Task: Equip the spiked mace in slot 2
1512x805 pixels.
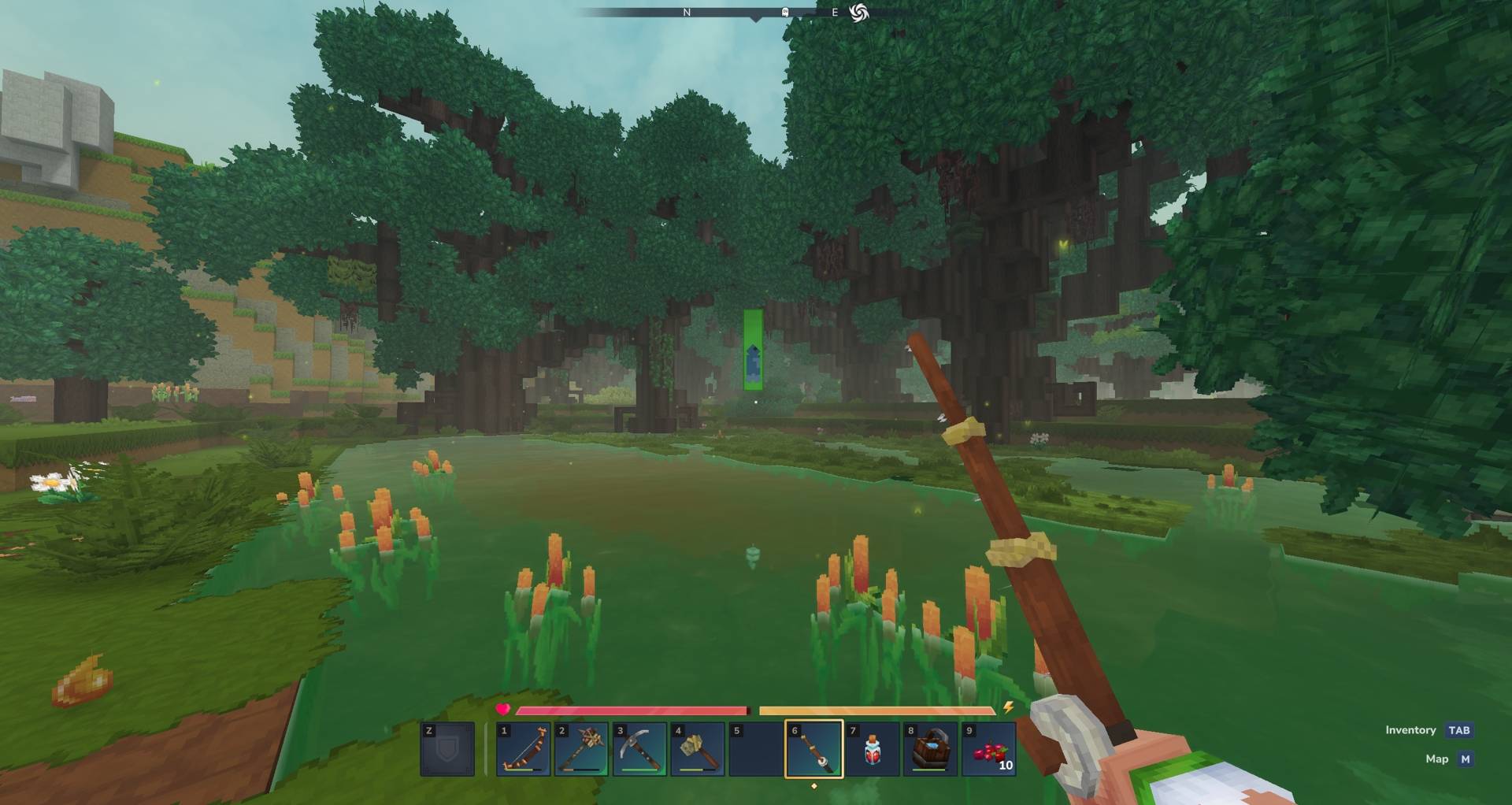Action: pyautogui.click(x=581, y=749)
